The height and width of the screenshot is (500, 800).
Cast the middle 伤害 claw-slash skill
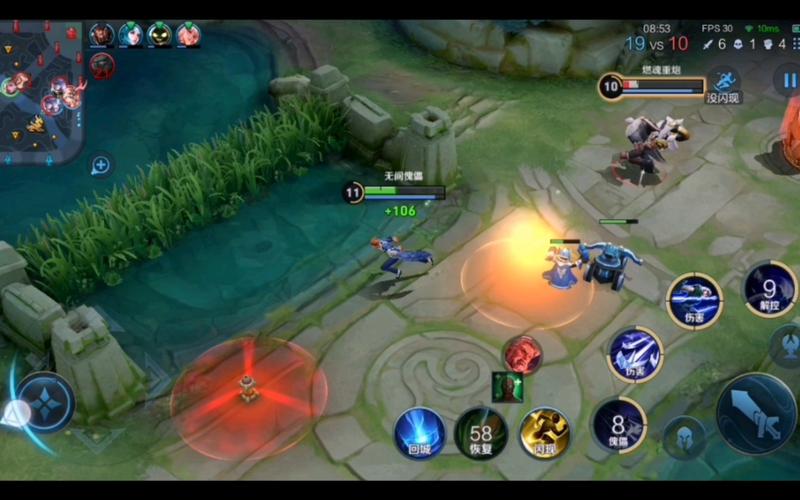(x=635, y=354)
